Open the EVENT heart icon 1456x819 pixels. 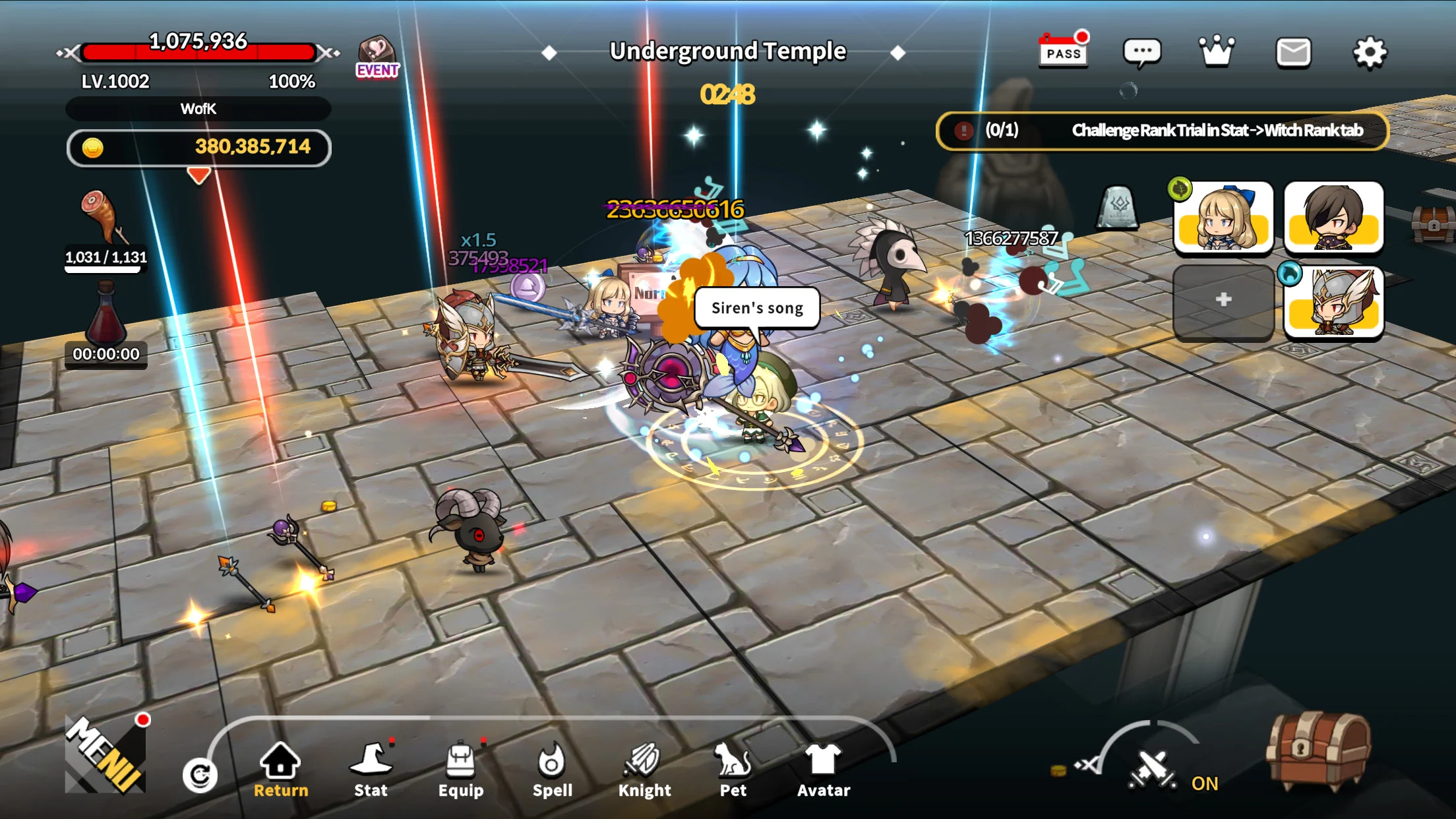click(x=377, y=57)
